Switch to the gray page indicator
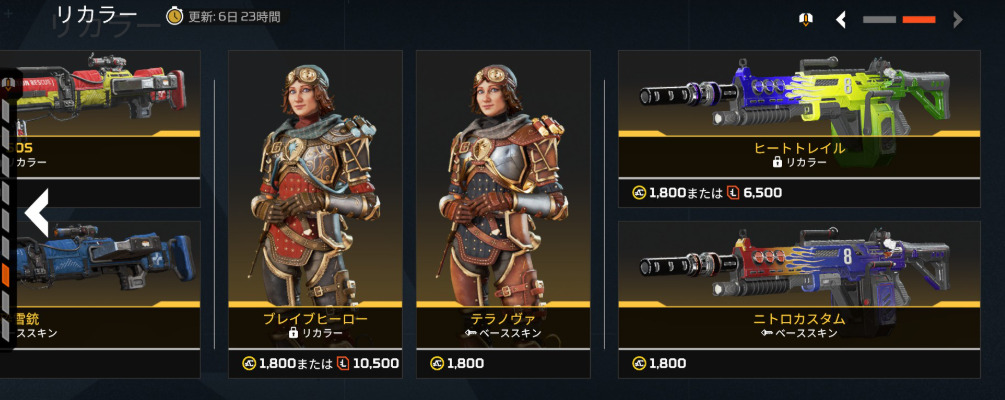Image resolution: width=1005 pixels, height=400 pixels. [x=880, y=19]
